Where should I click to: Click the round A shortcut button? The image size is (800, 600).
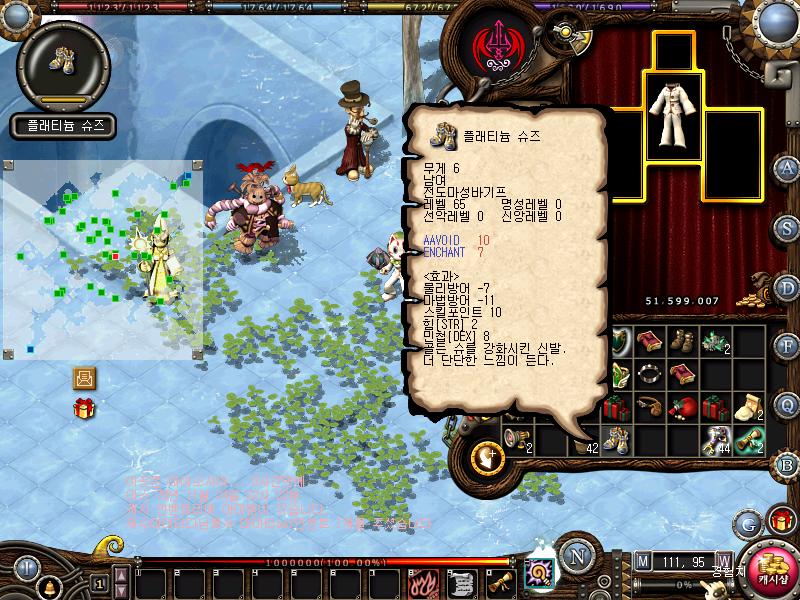pyautogui.click(x=787, y=167)
